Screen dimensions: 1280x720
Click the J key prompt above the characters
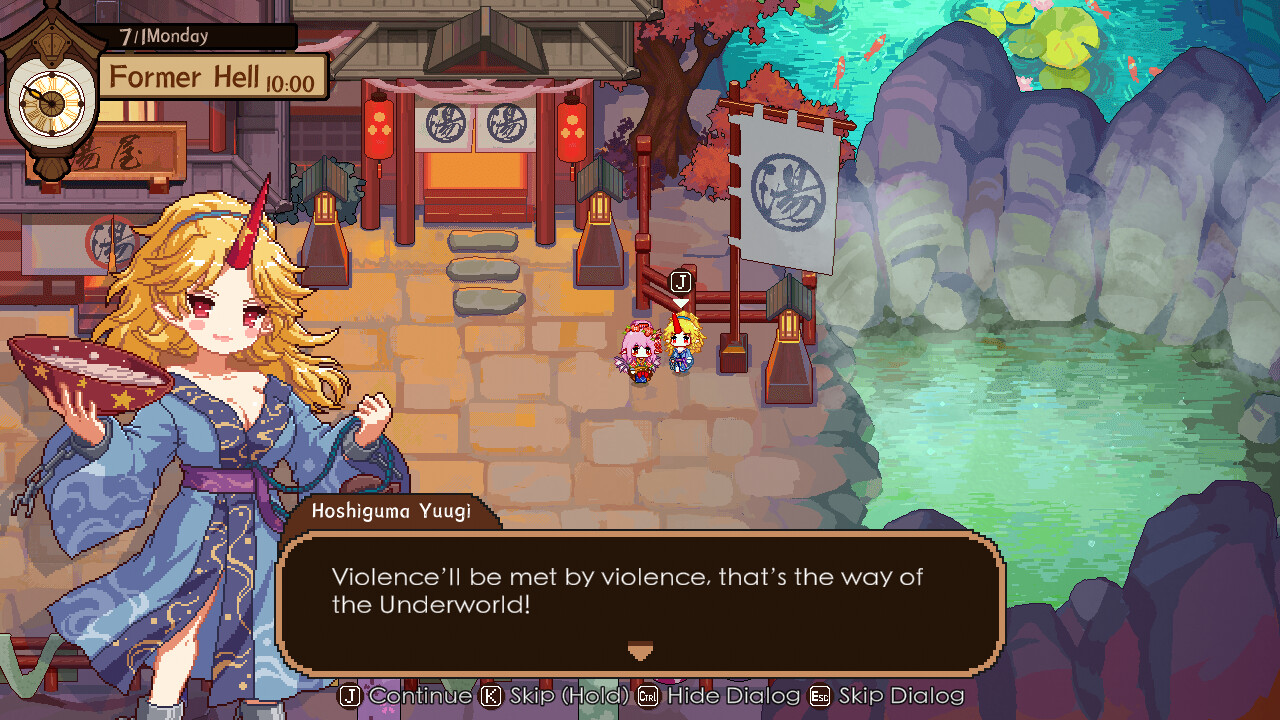pos(679,280)
